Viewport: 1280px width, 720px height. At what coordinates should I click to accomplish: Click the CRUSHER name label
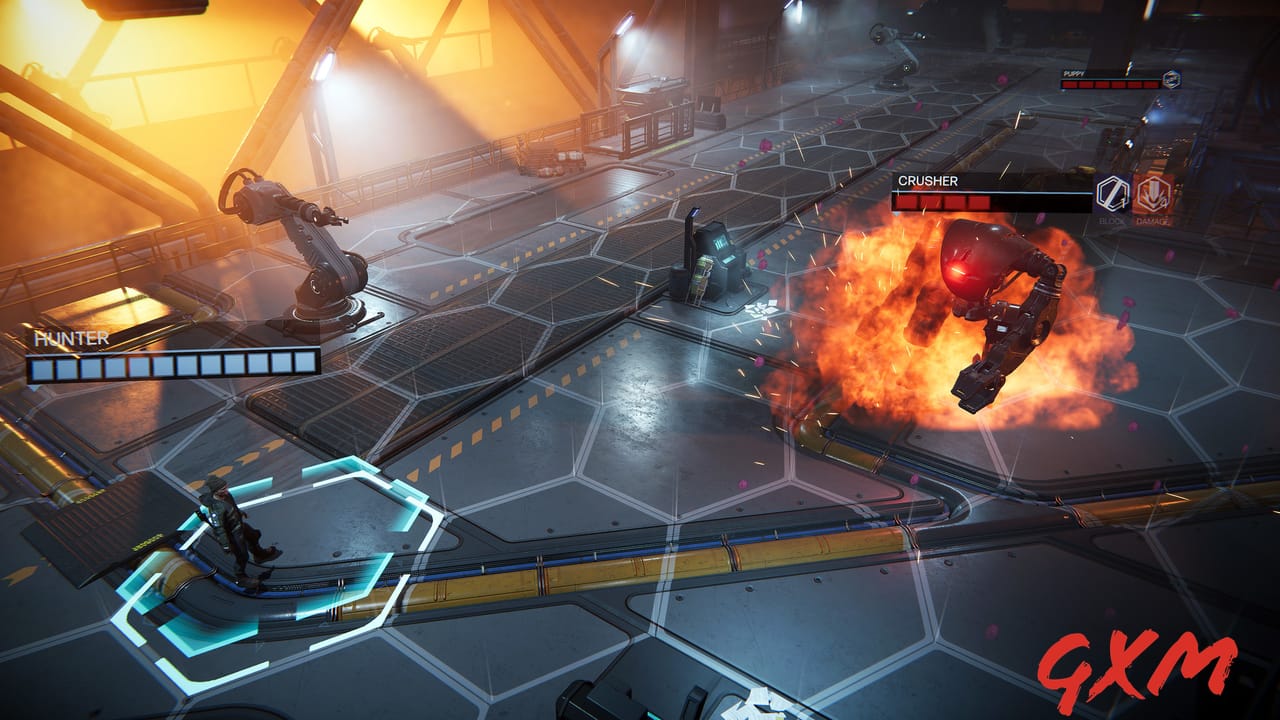(930, 181)
